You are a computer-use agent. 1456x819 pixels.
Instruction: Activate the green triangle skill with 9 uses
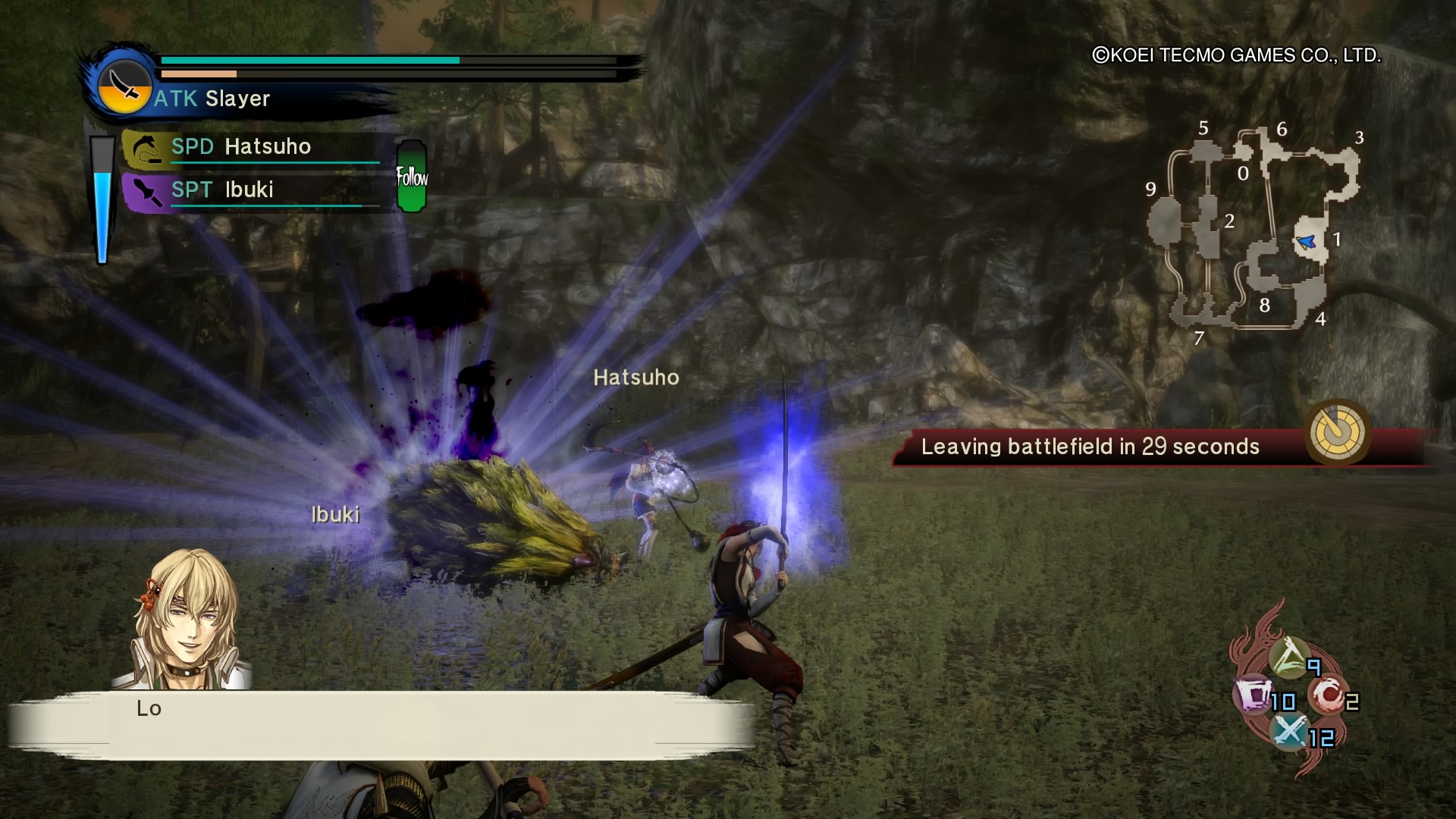(1289, 657)
